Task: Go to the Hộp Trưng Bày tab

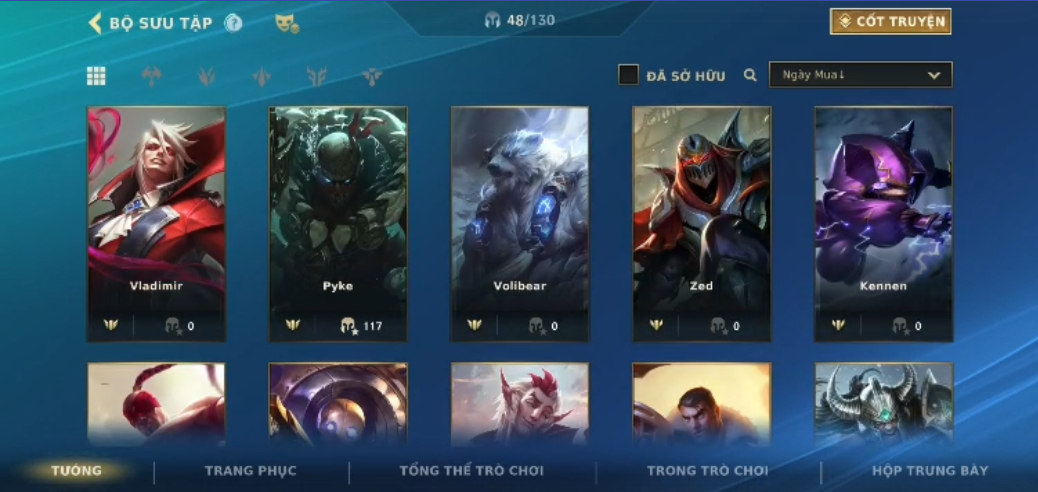Action: click(x=930, y=471)
